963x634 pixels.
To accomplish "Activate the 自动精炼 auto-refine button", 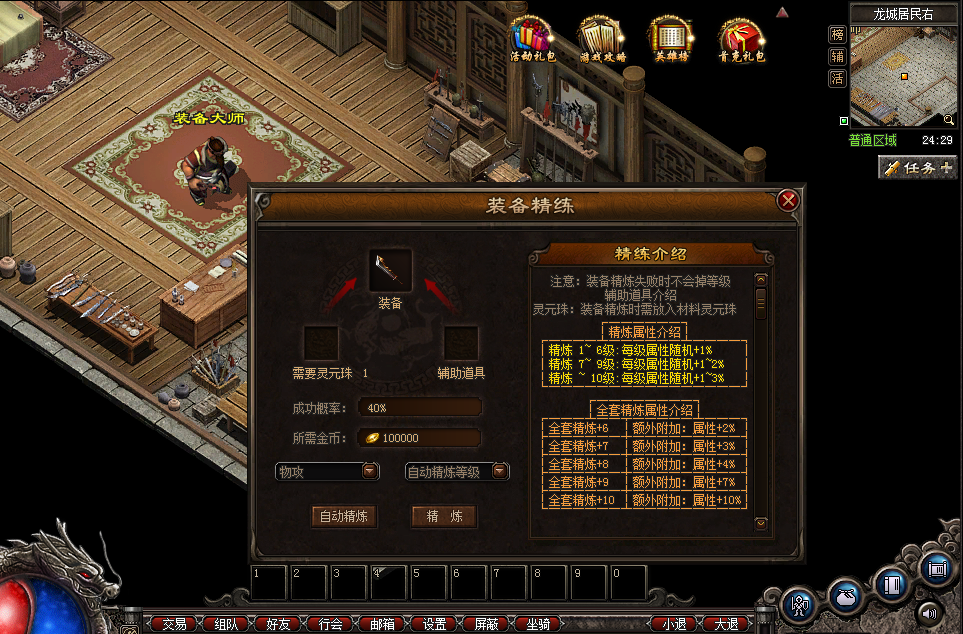I will (344, 517).
